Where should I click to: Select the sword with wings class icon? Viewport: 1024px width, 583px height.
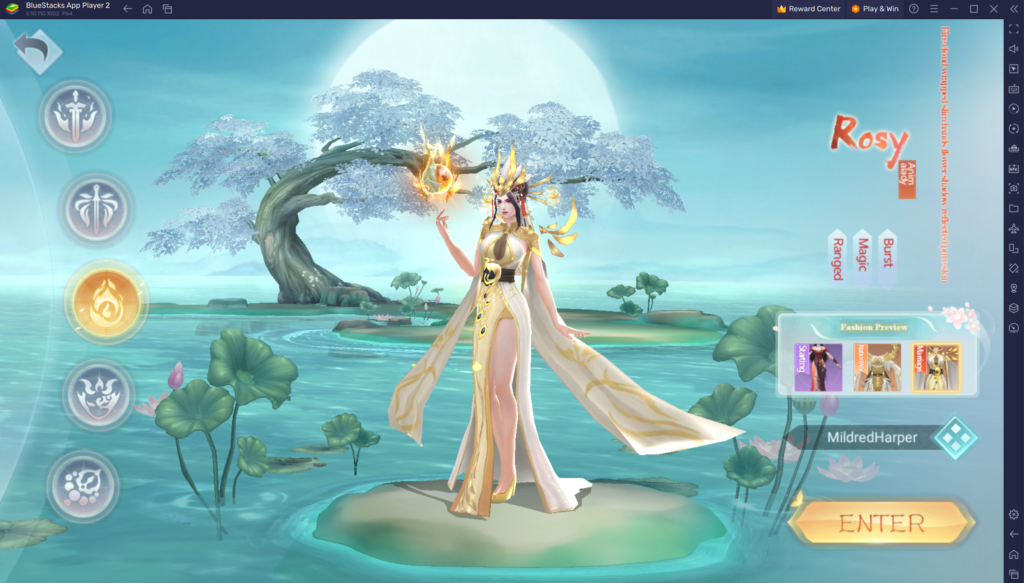[x=76, y=117]
